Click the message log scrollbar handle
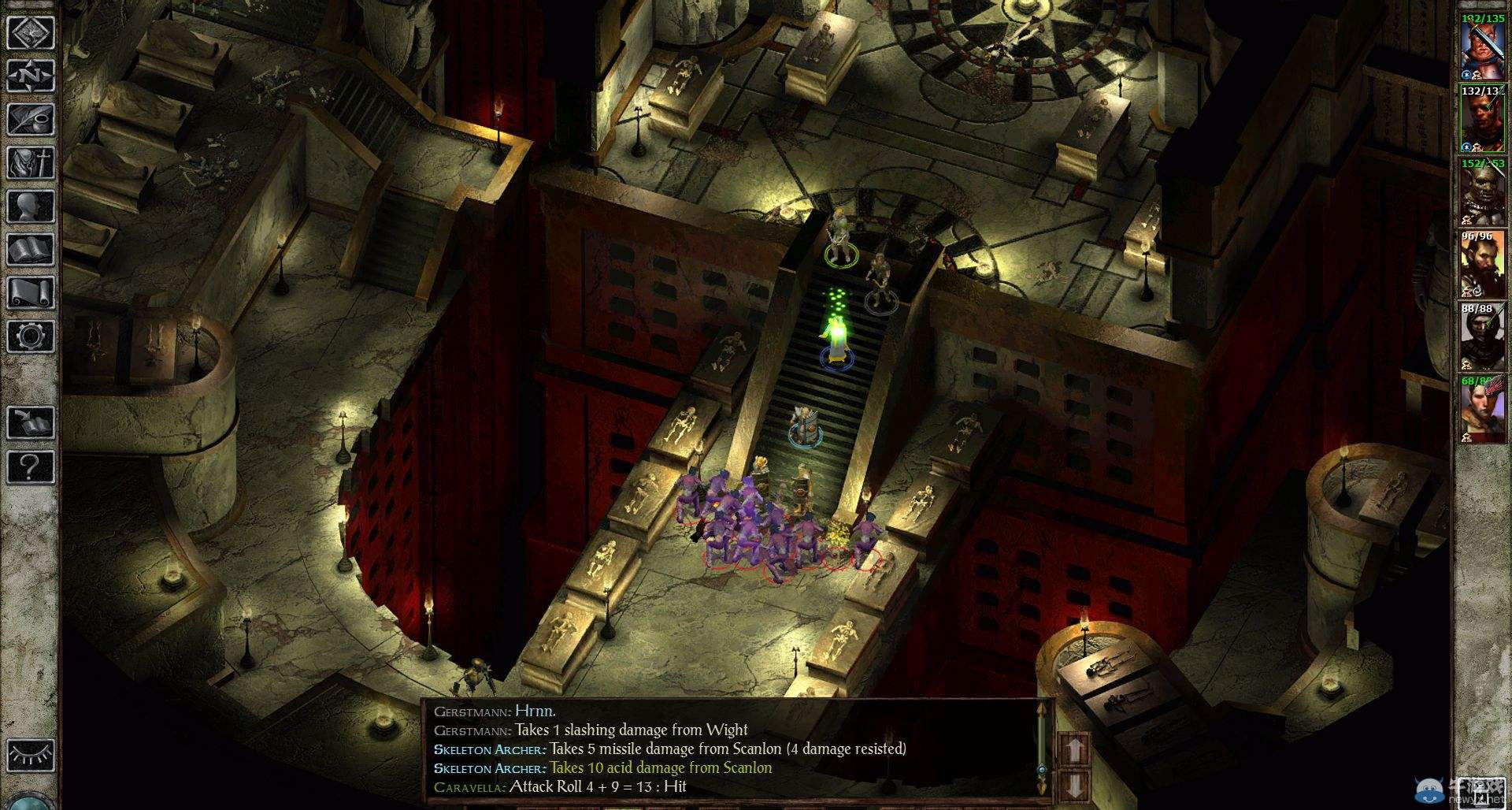Image resolution: width=1512 pixels, height=810 pixels. (x=1042, y=769)
